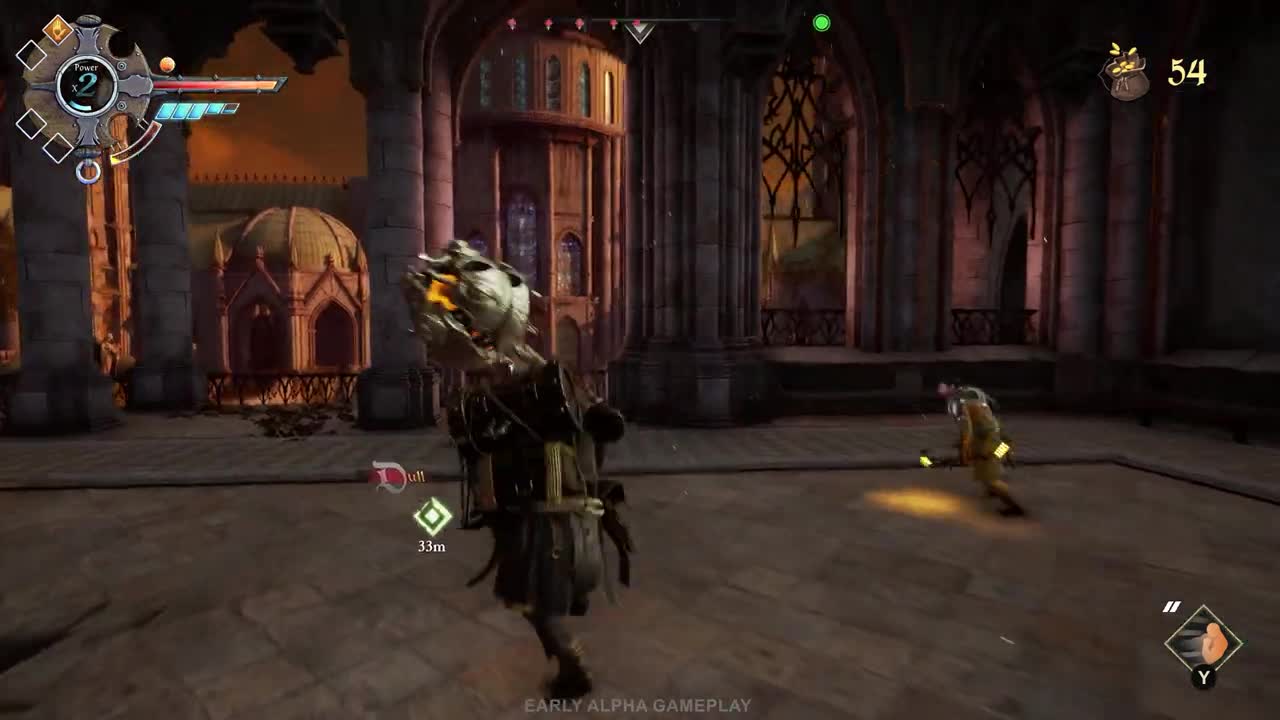Click the orange orb above the health bar
Viewport: 1280px width, 720px height.
click(x=167, y=65)
